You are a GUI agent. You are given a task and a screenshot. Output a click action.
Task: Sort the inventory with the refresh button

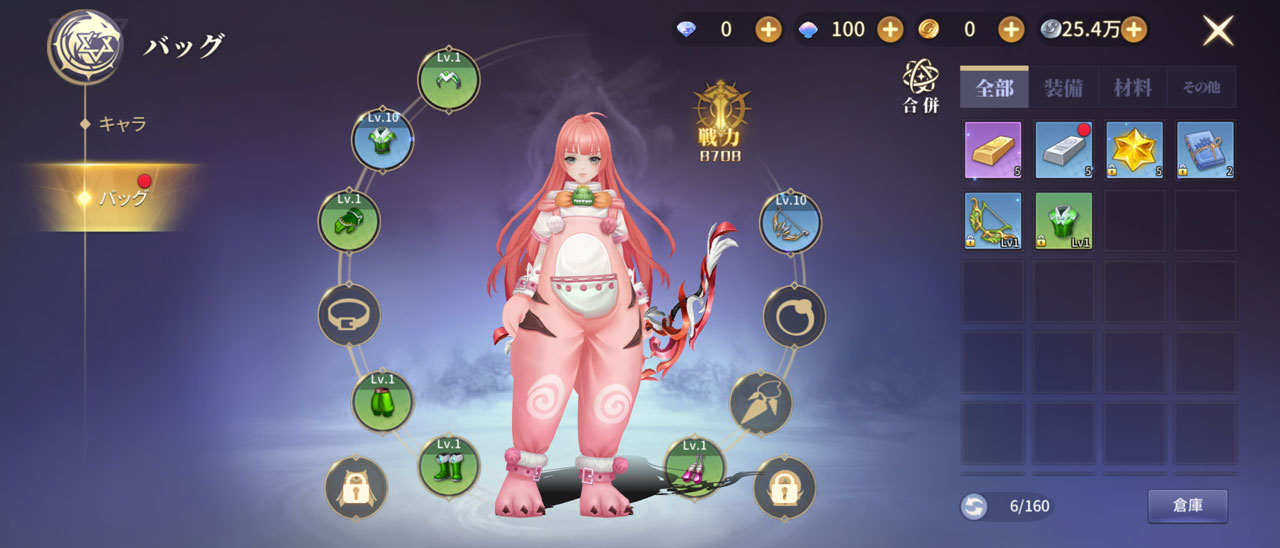click(x=973, y=507)
